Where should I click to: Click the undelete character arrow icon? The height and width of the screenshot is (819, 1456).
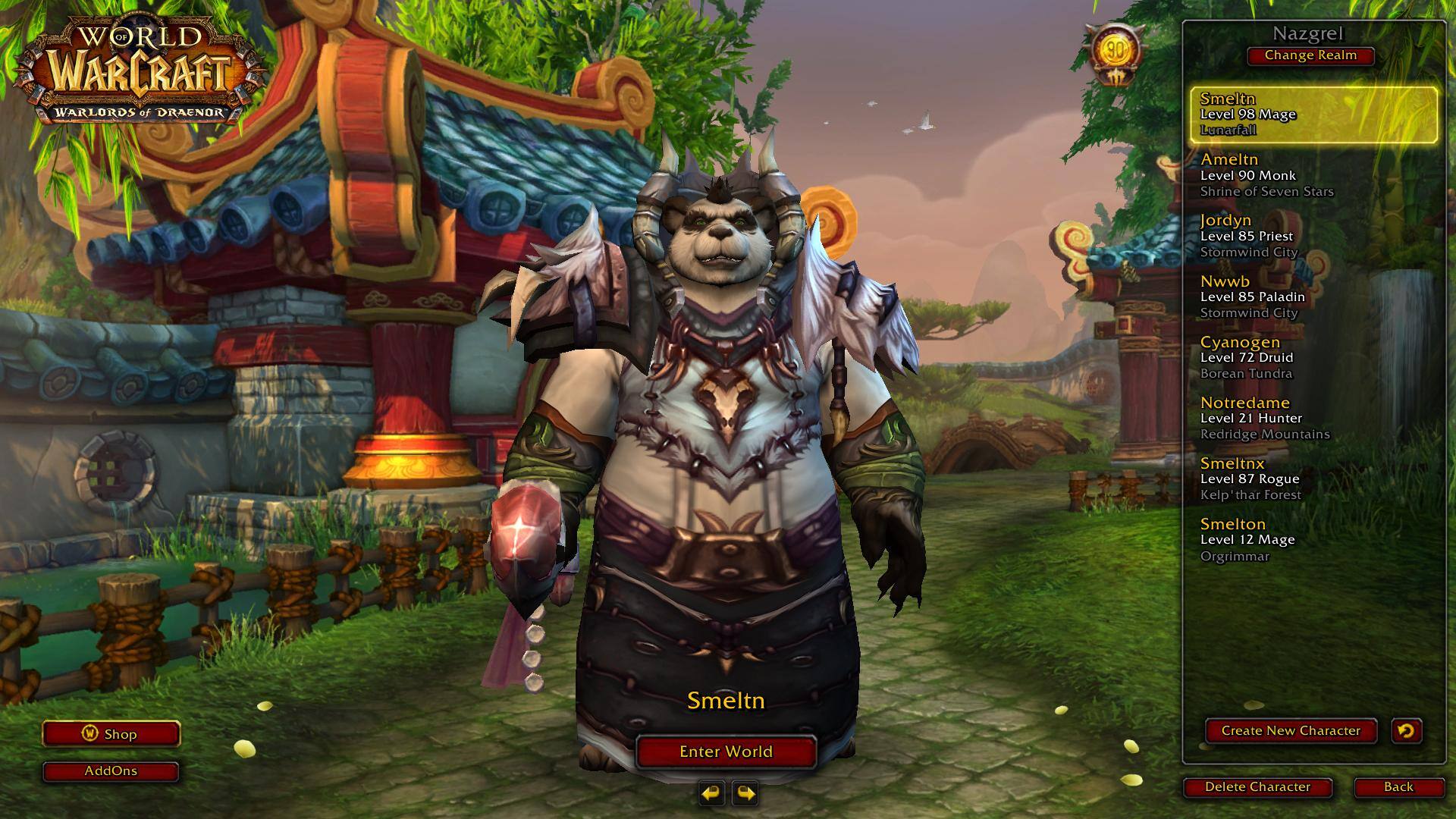click(x=1406, y=731)
